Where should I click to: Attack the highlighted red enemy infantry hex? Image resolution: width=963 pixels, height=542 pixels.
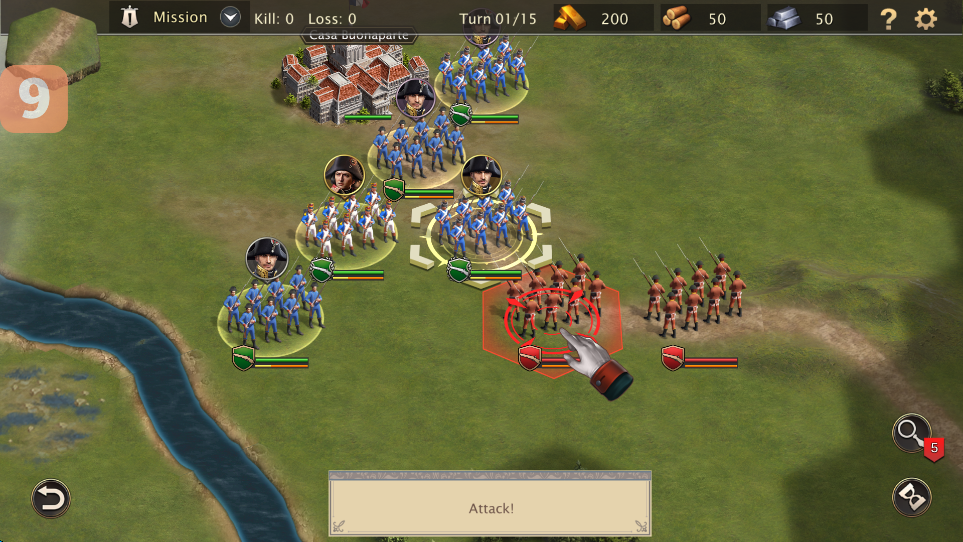pyautogui.click(x=551, y=316)
